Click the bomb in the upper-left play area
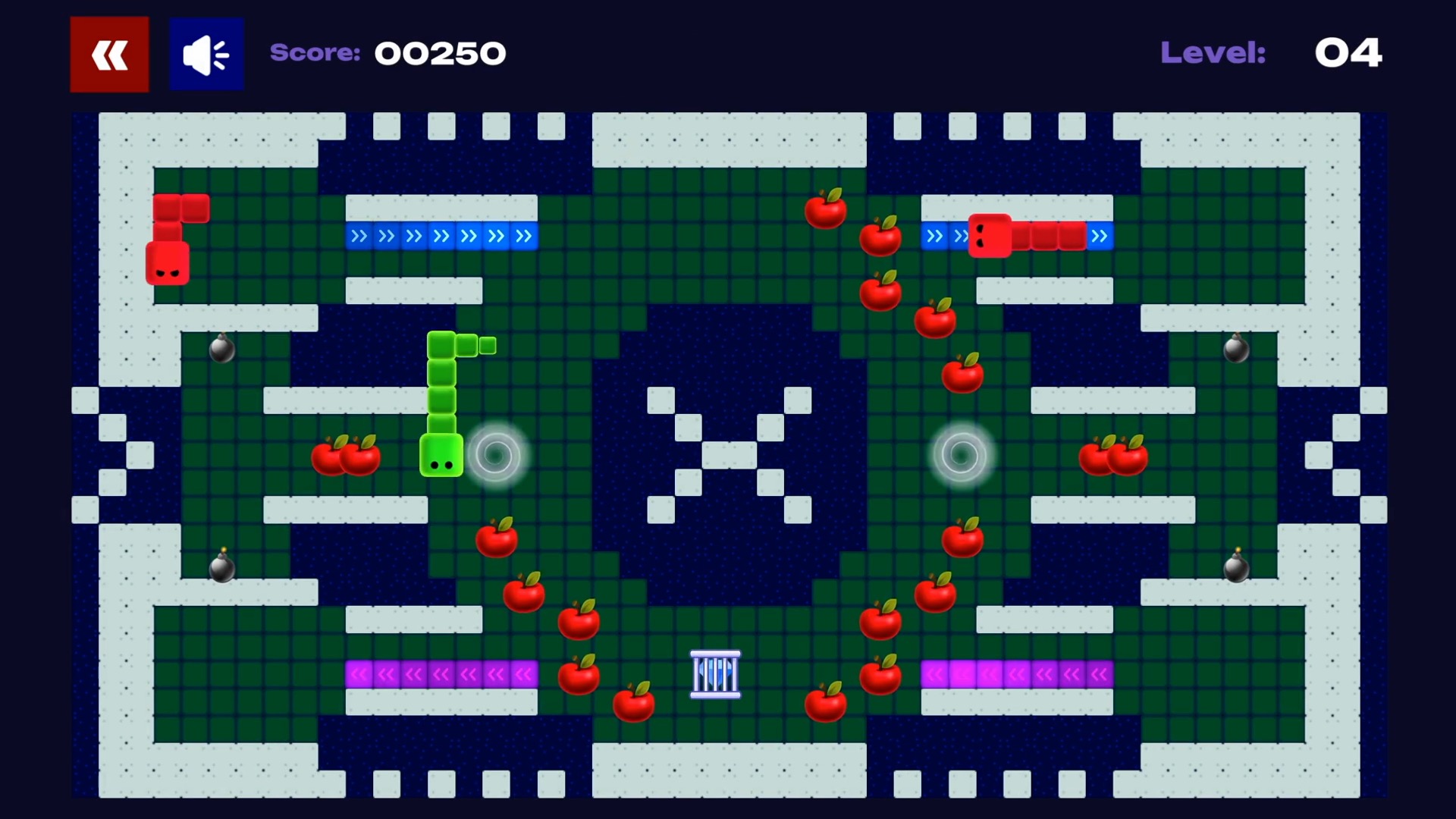 click(x=222, y=350)
